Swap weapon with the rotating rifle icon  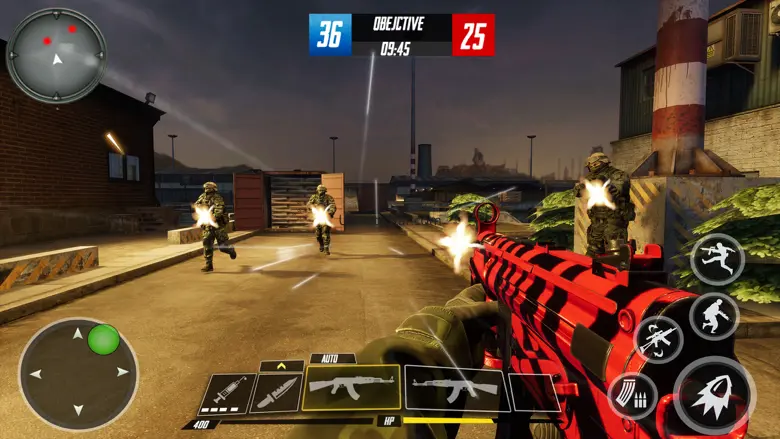click(x=659, y=339)
